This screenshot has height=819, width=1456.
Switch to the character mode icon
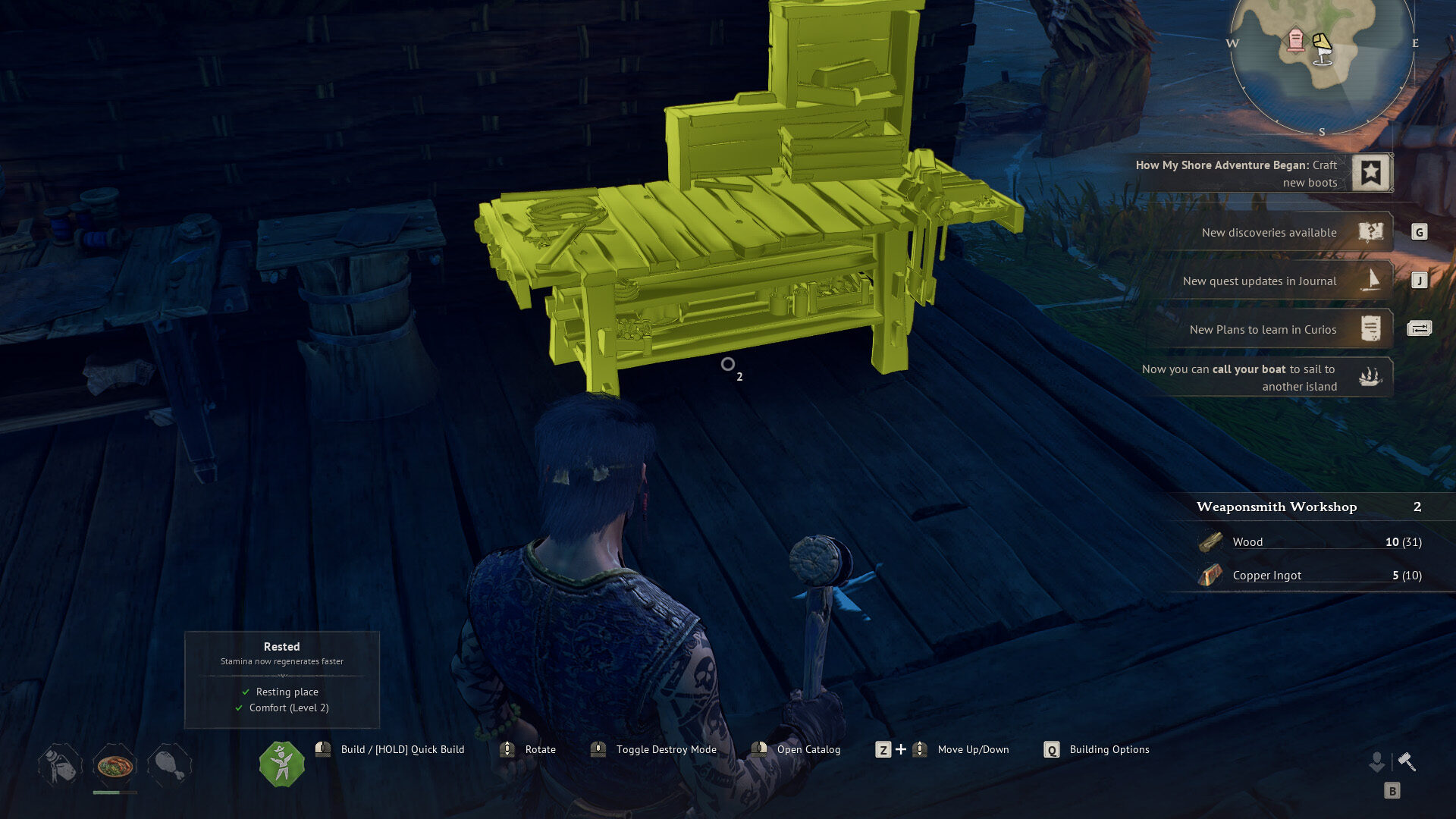tap(1376, 761)
